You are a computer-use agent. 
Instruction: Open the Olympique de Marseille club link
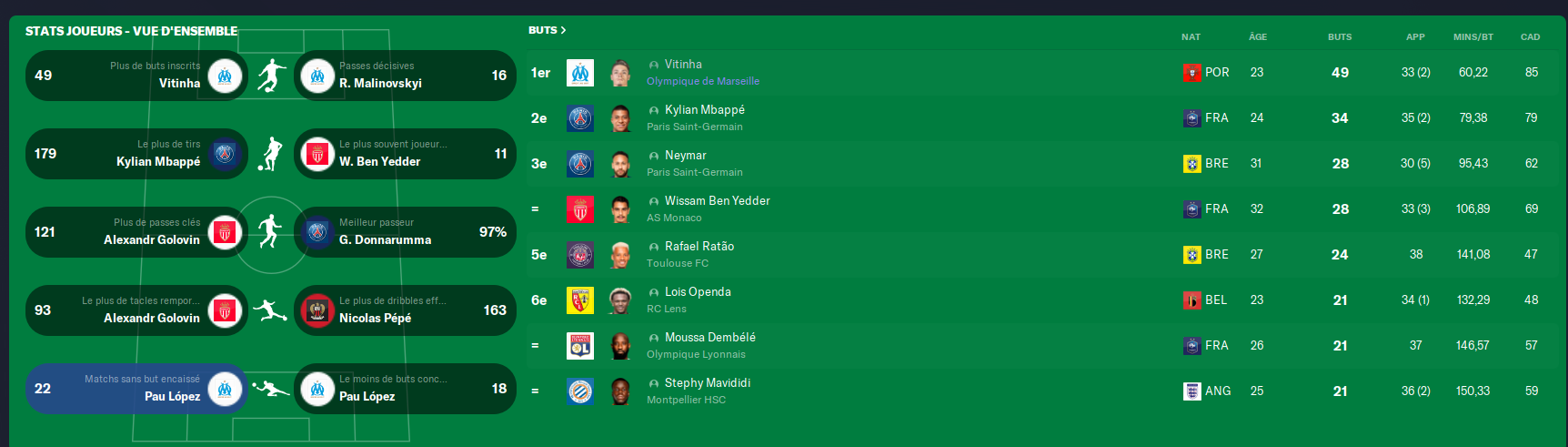[x=703, y=81]
